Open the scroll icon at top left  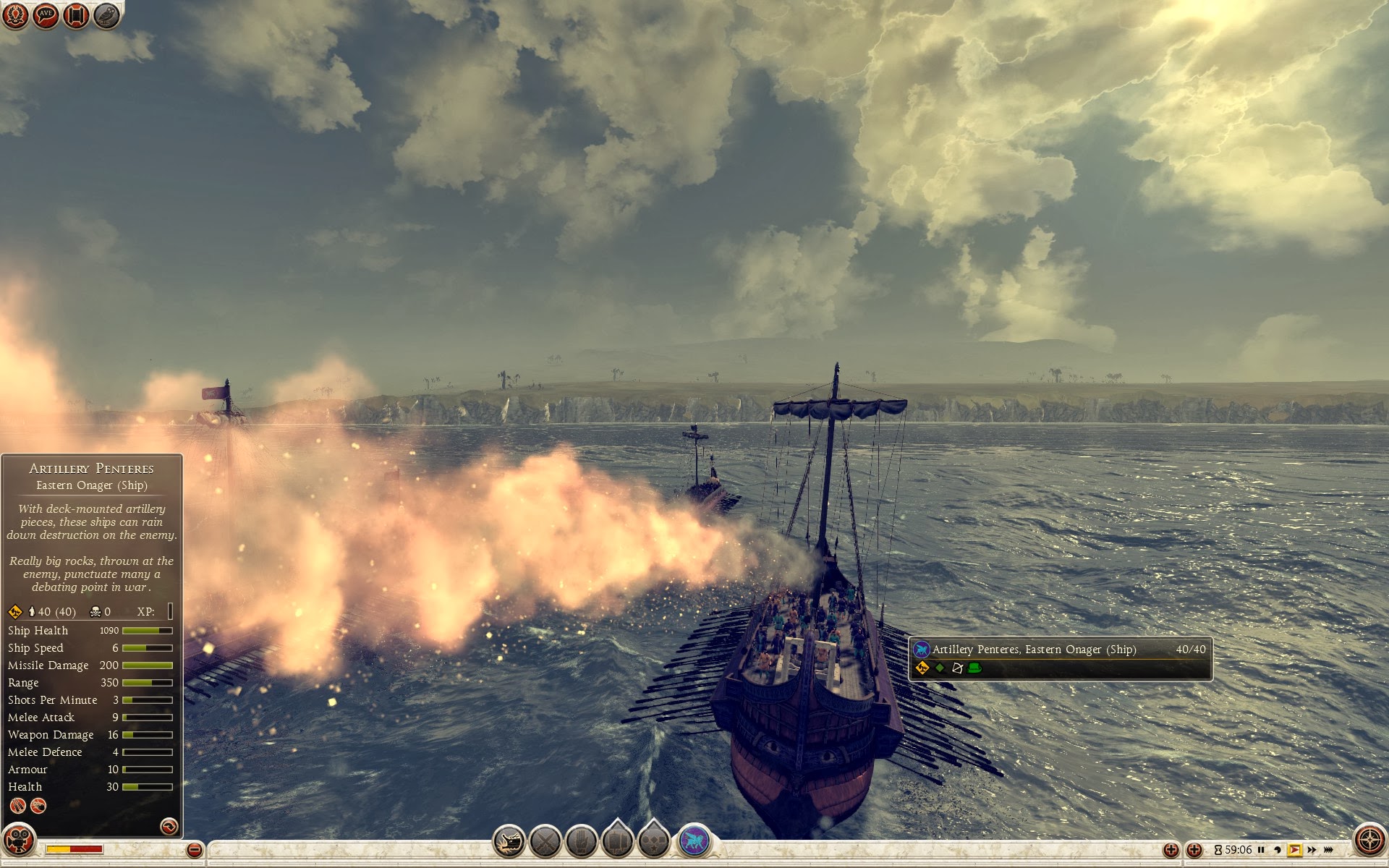[x=76, y=15]
